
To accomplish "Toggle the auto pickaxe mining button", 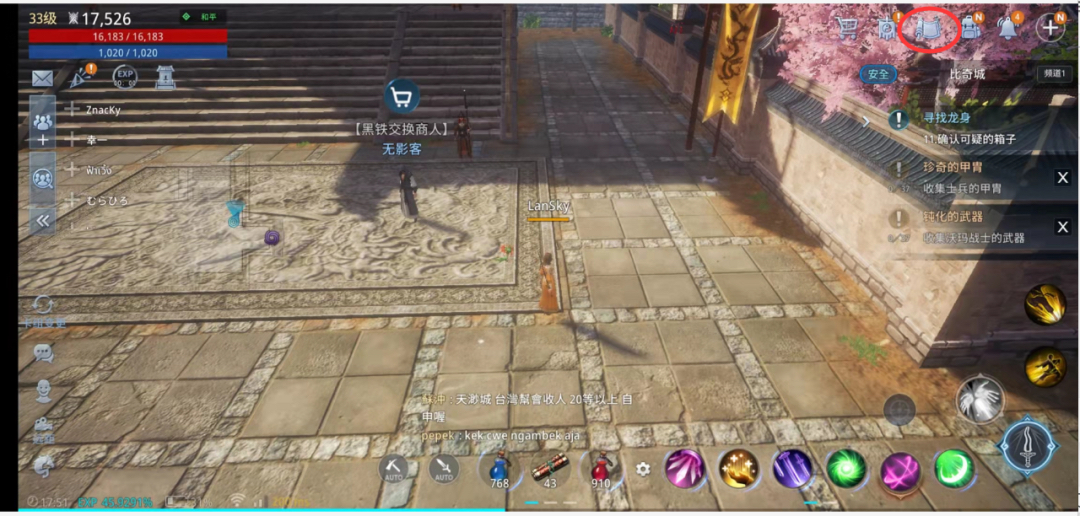I will click(x=393, y=467).
